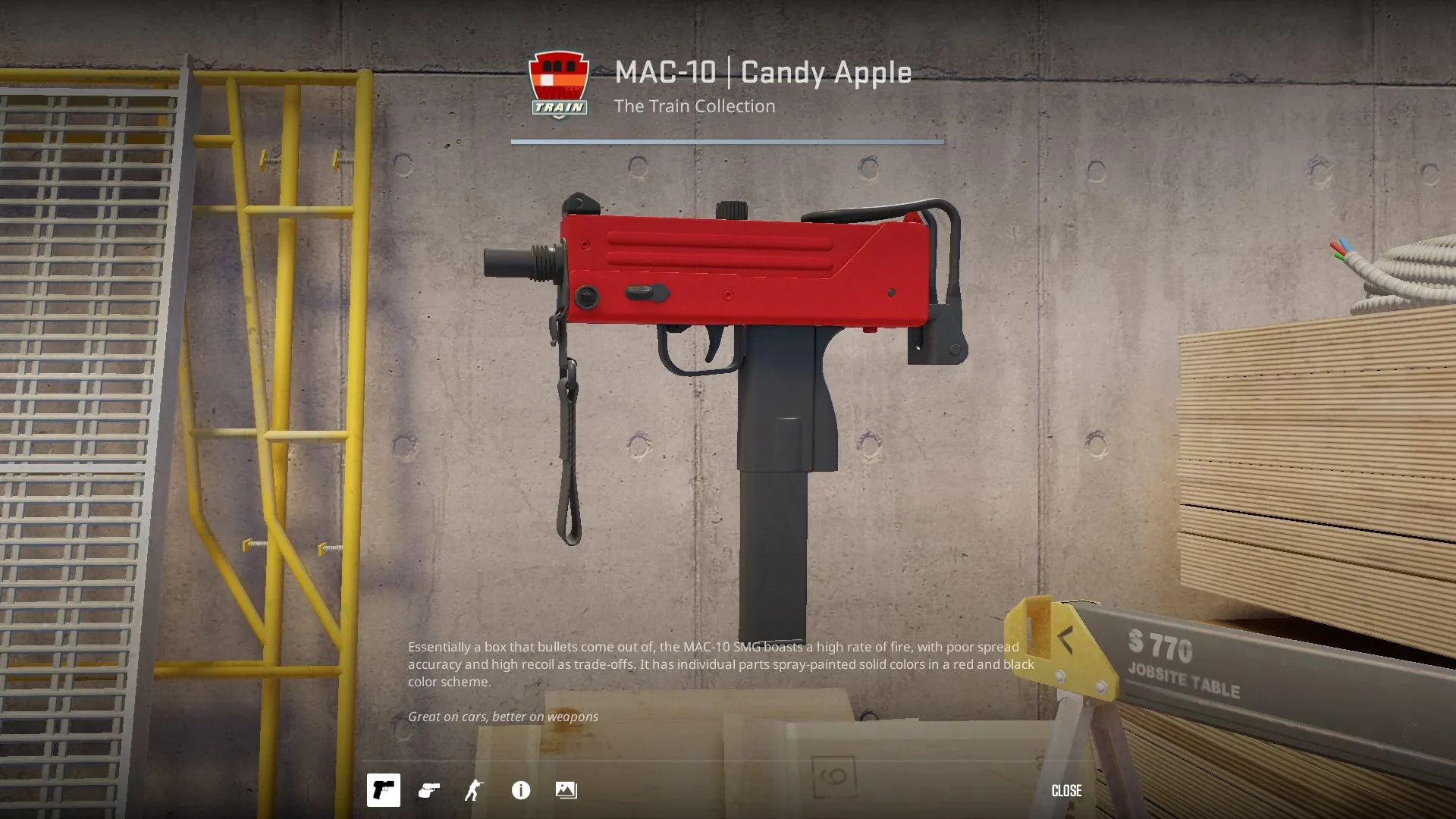Screen dimensions: 1456x819
Task: Show the weapon on the running character
Action: coord(474,790)
